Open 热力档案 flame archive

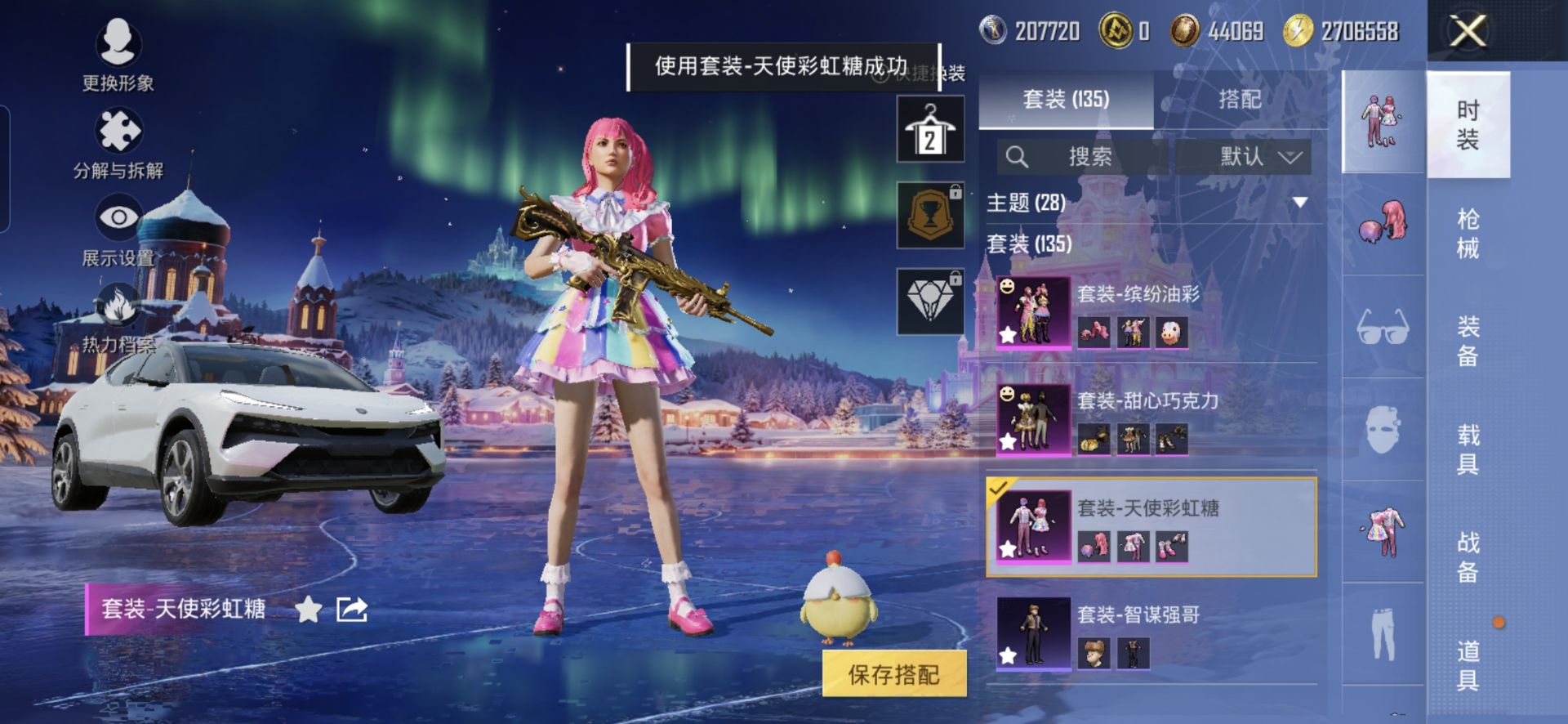click(x=118, y=319)
